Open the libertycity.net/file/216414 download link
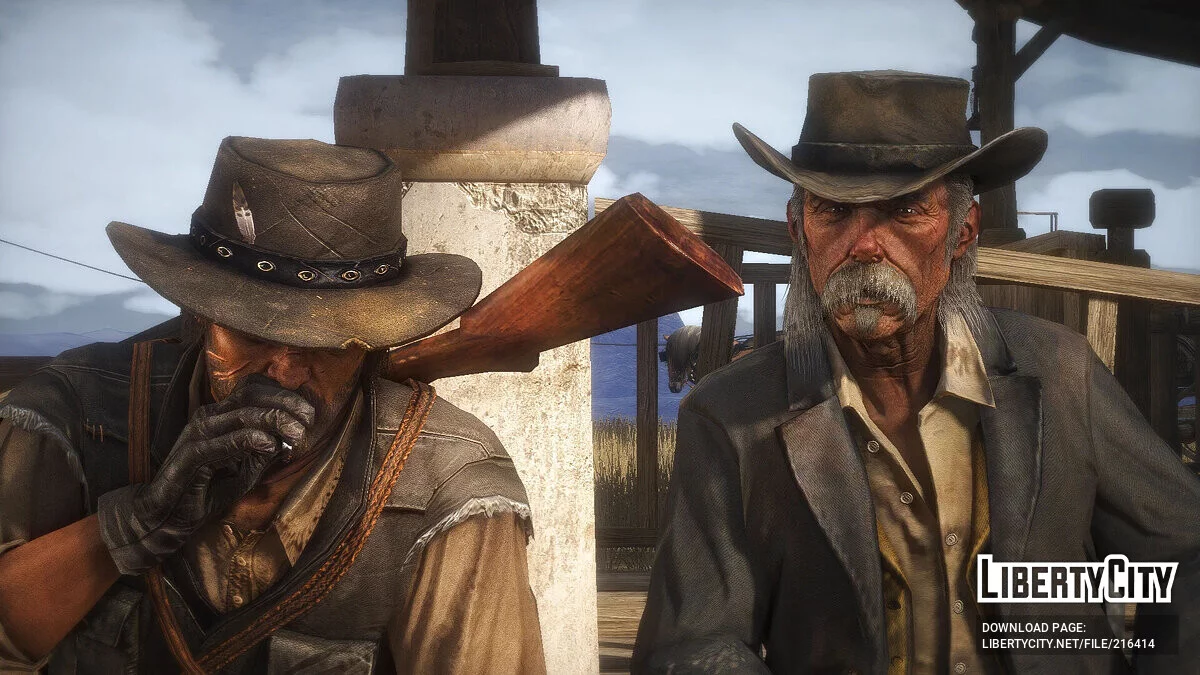This screenshot has width=1200, height=675. tap(1068, 644)
